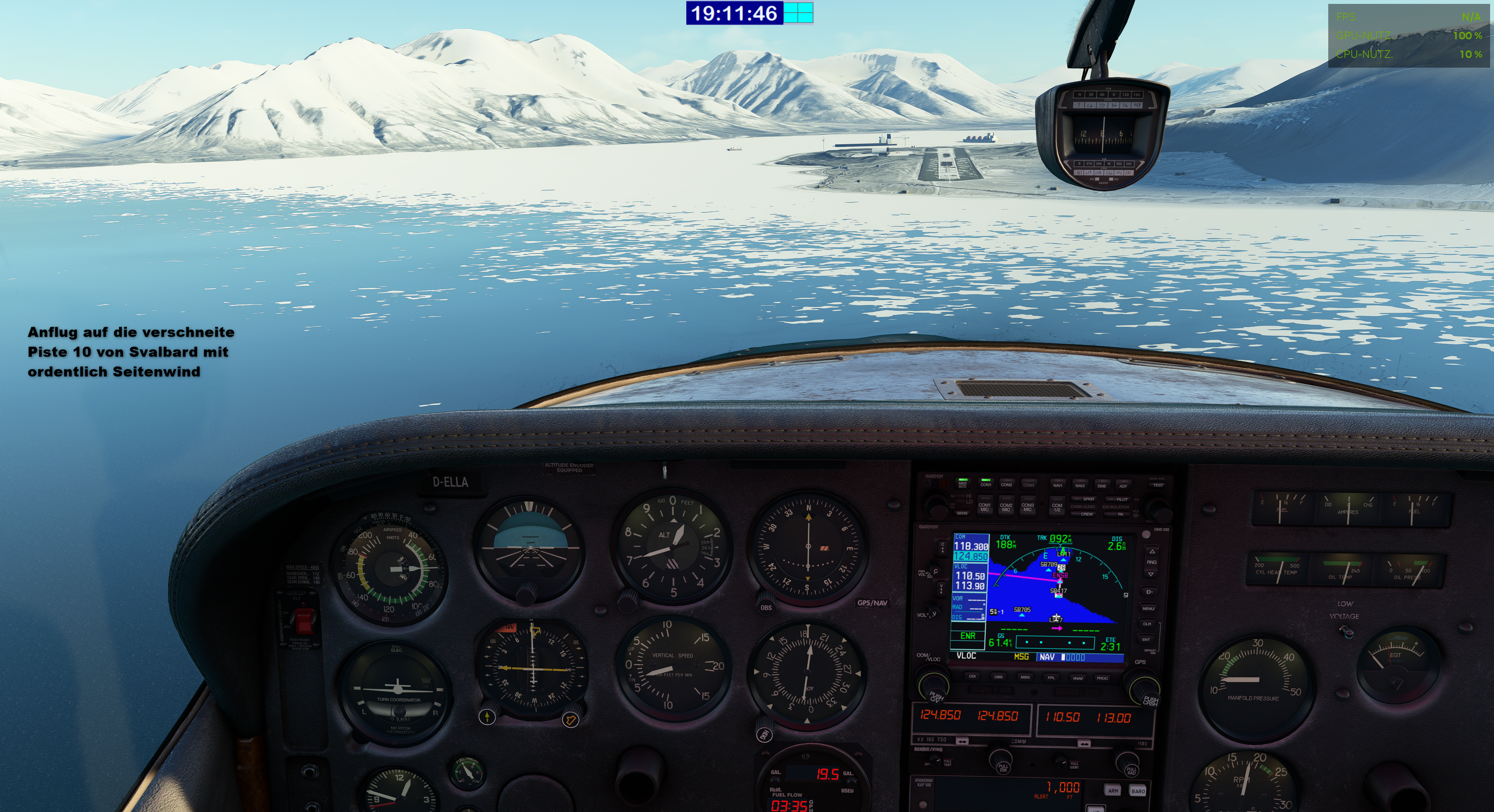1494x812 pixels.
Task: Open the GNS 530 flight plan with FPL
Action: [1051, 677]
